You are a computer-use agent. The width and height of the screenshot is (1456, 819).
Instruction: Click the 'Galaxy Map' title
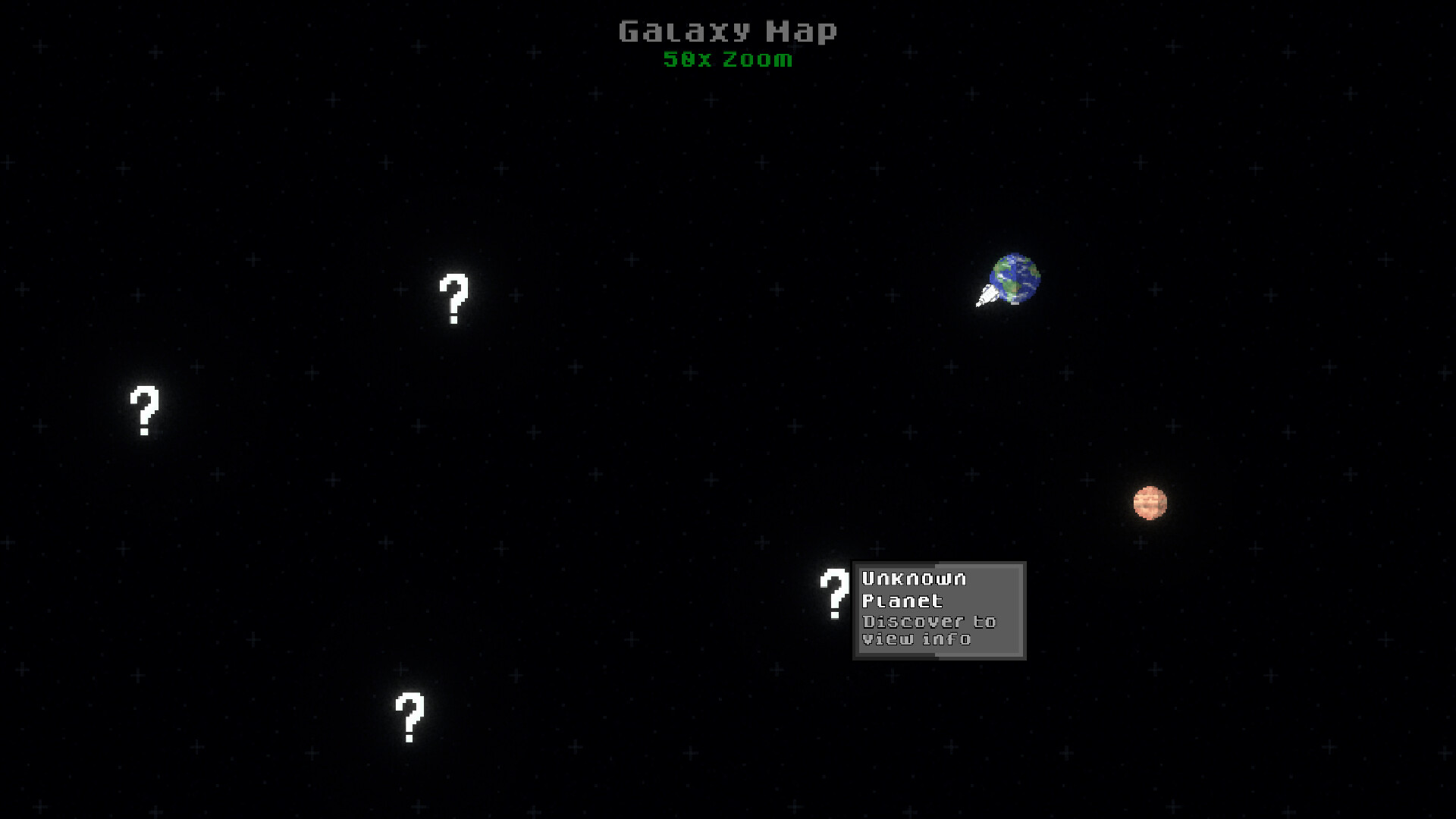point(727,30)
